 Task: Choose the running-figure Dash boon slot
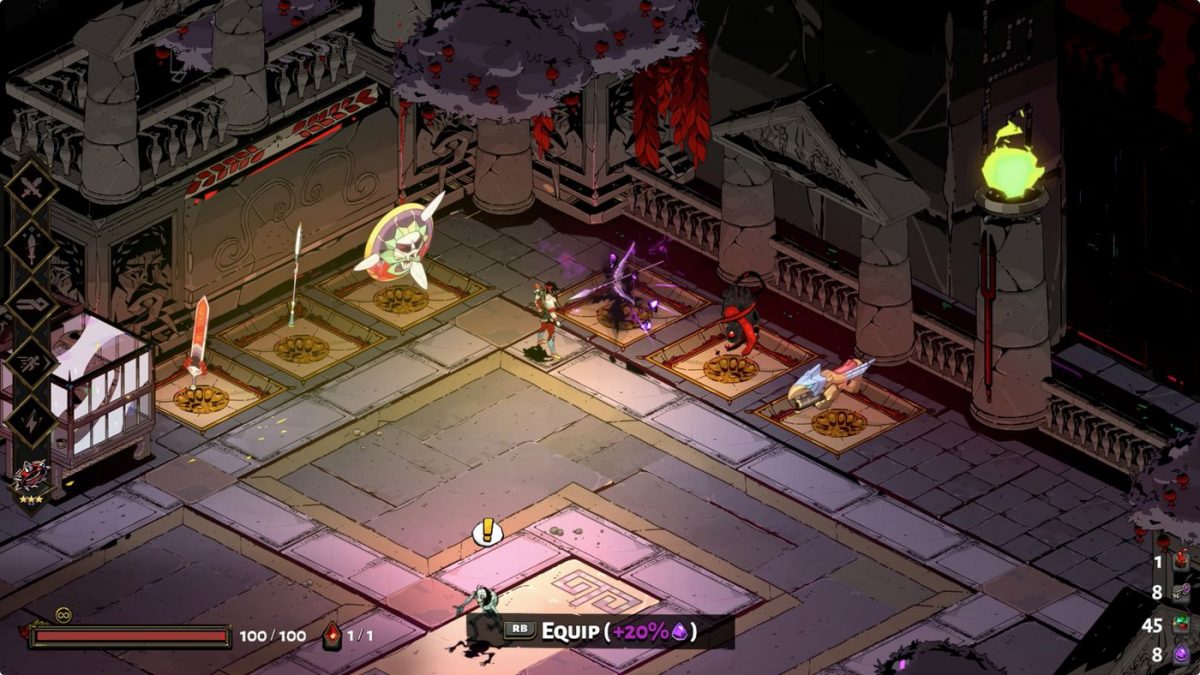pos(33,361)
